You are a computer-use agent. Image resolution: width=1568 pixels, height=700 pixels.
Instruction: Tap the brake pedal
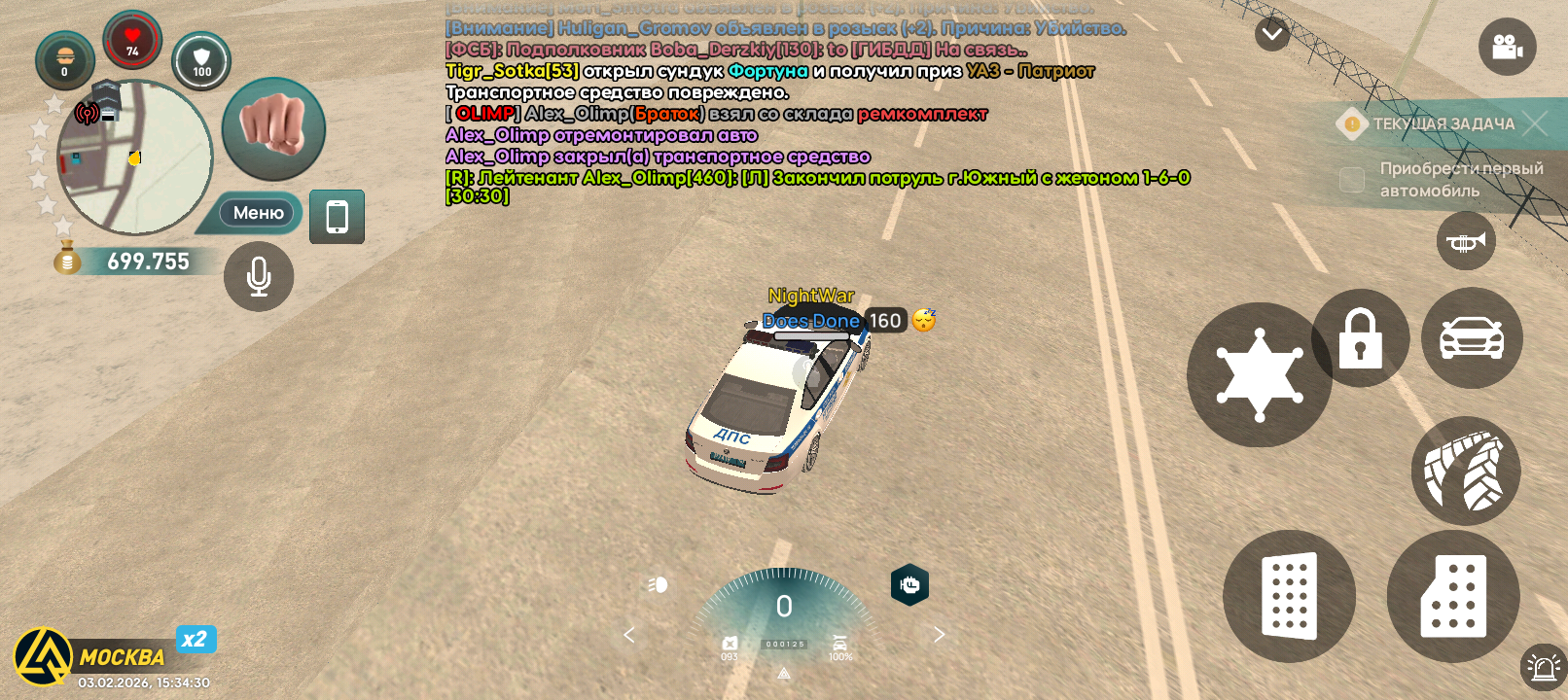click(x=1289, y=596)
